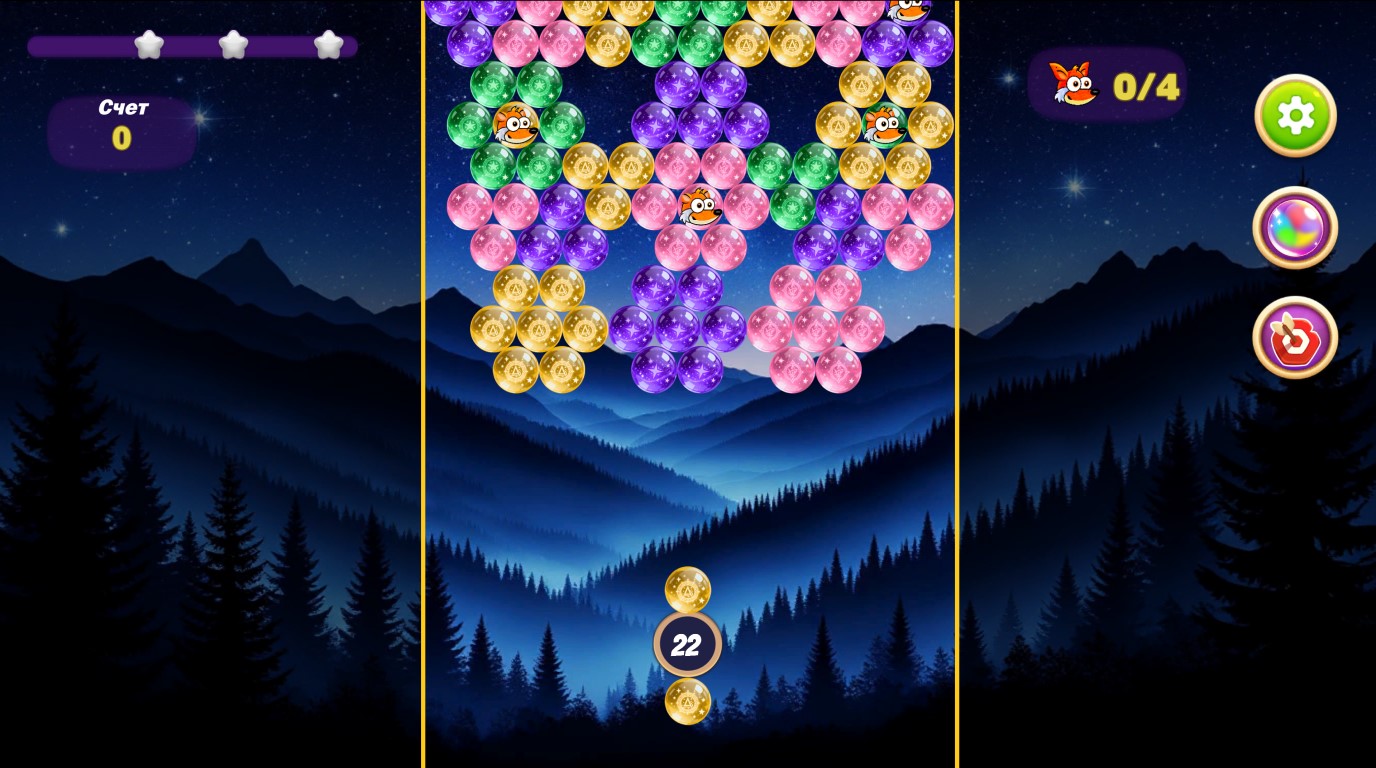Image resolution: width=1376 pixels, height=768 pixels.
Task: Tap the loaded shooter bubble showing 22
Action: pyautogui.click(x=688, y=644)
